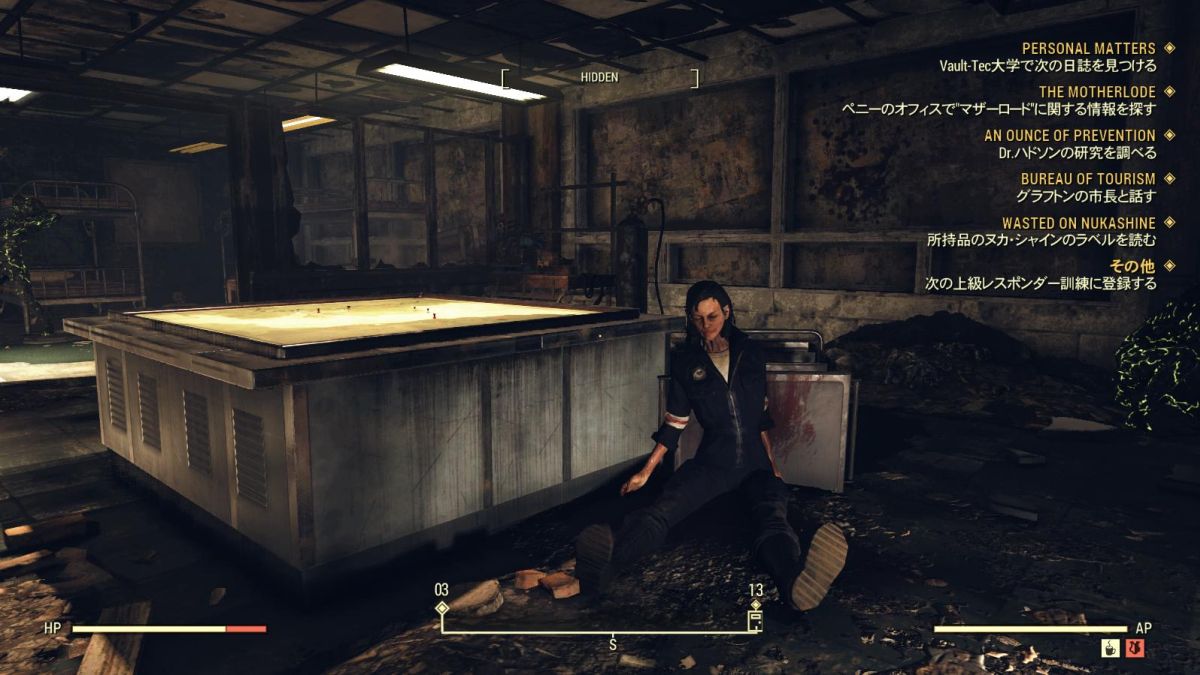Select the Personal Matters quest tracker entry

(x=1088, y=48)
